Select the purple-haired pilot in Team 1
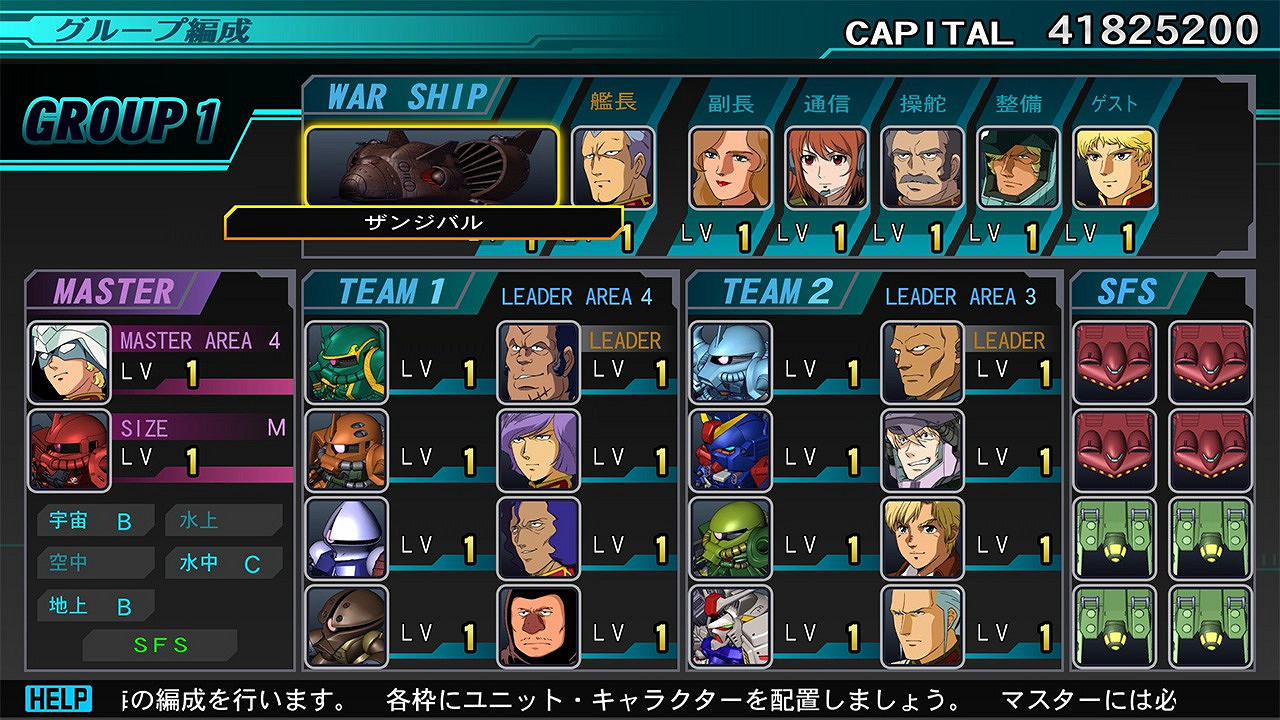This screenshot has width=1280, height=720. (538, 450)
